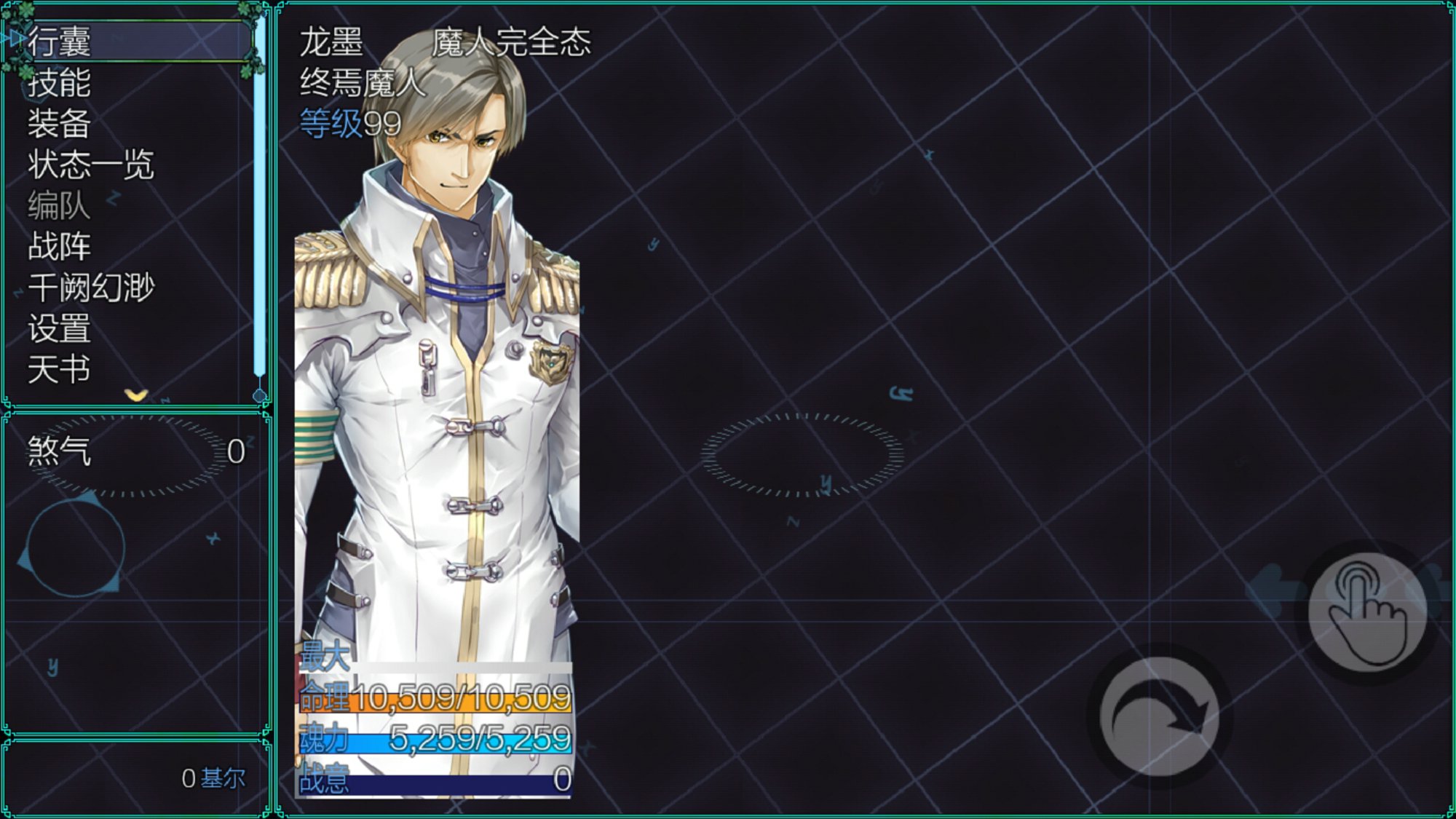Image resolution: width=1456 pixels, height=819 pixels.
Task: Click the menu list scrollbar
Action: coord(260,204)
